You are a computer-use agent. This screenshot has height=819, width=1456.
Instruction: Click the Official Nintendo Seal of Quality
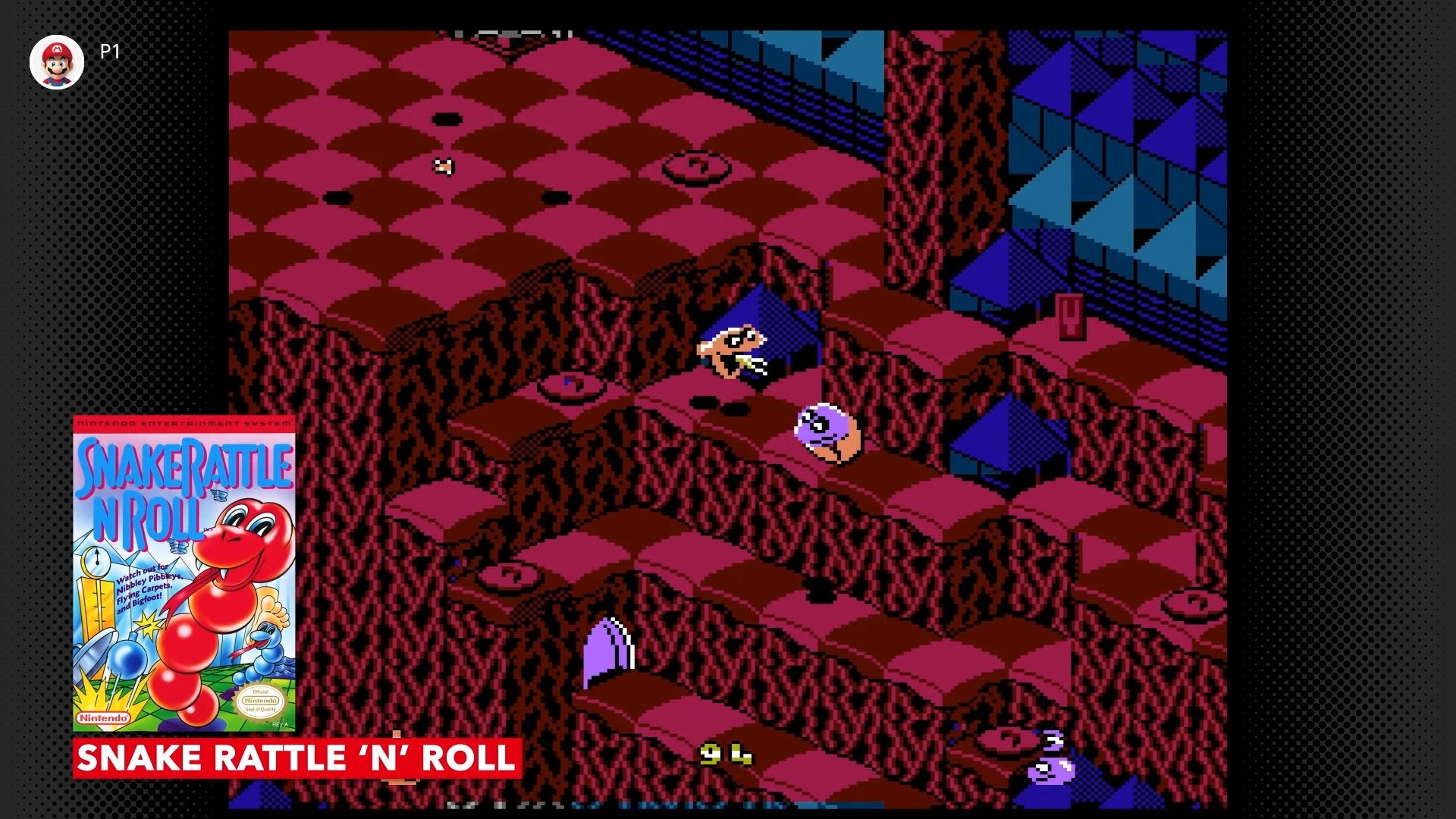point(259,700)
